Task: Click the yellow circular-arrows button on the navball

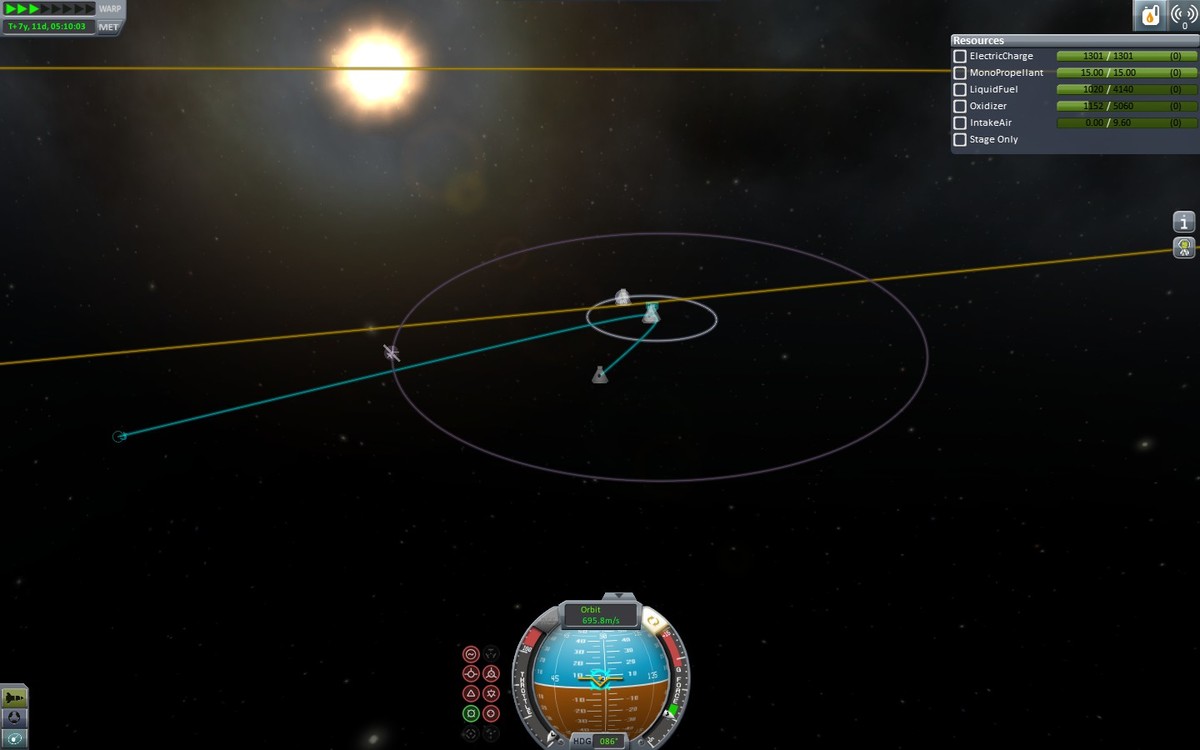Action: 654,622
